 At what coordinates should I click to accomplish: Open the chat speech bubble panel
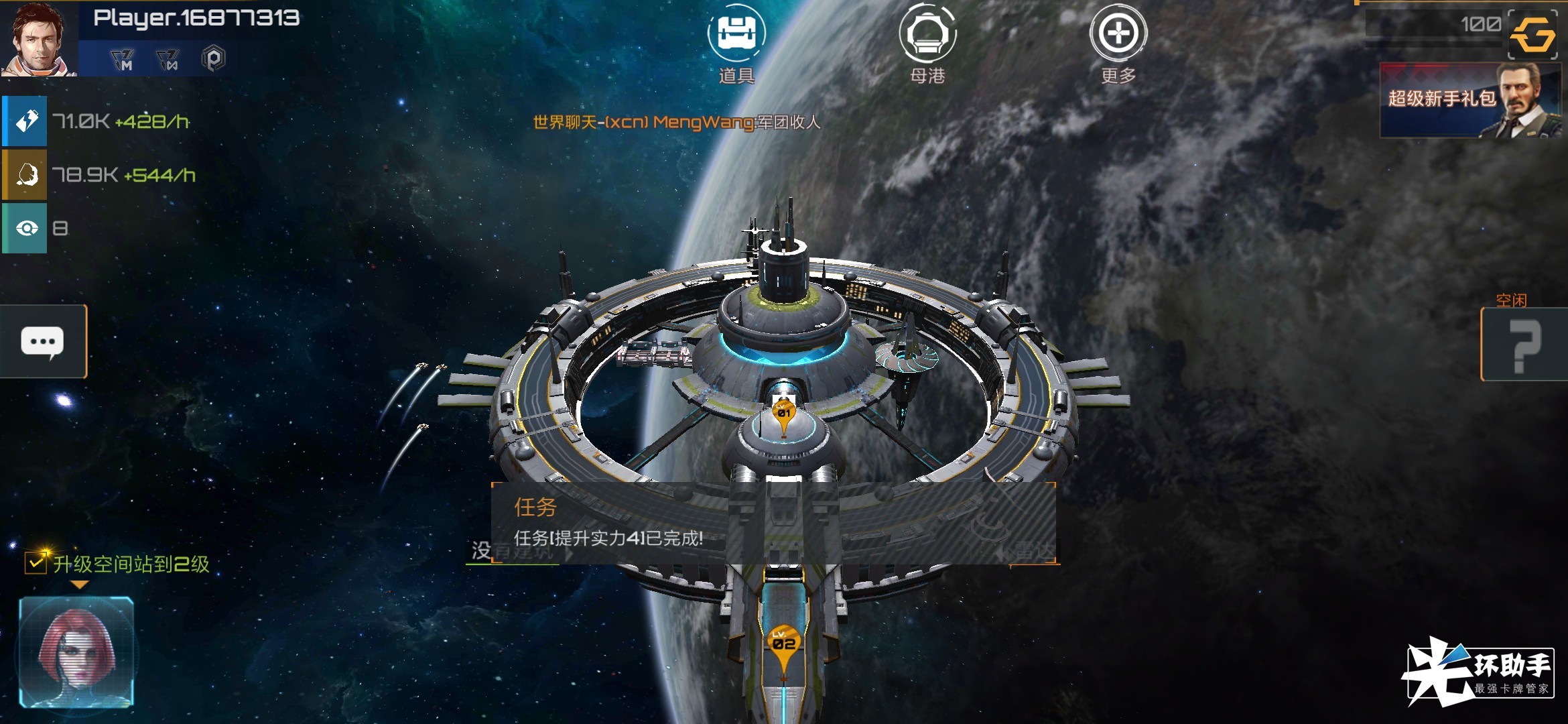43,342
